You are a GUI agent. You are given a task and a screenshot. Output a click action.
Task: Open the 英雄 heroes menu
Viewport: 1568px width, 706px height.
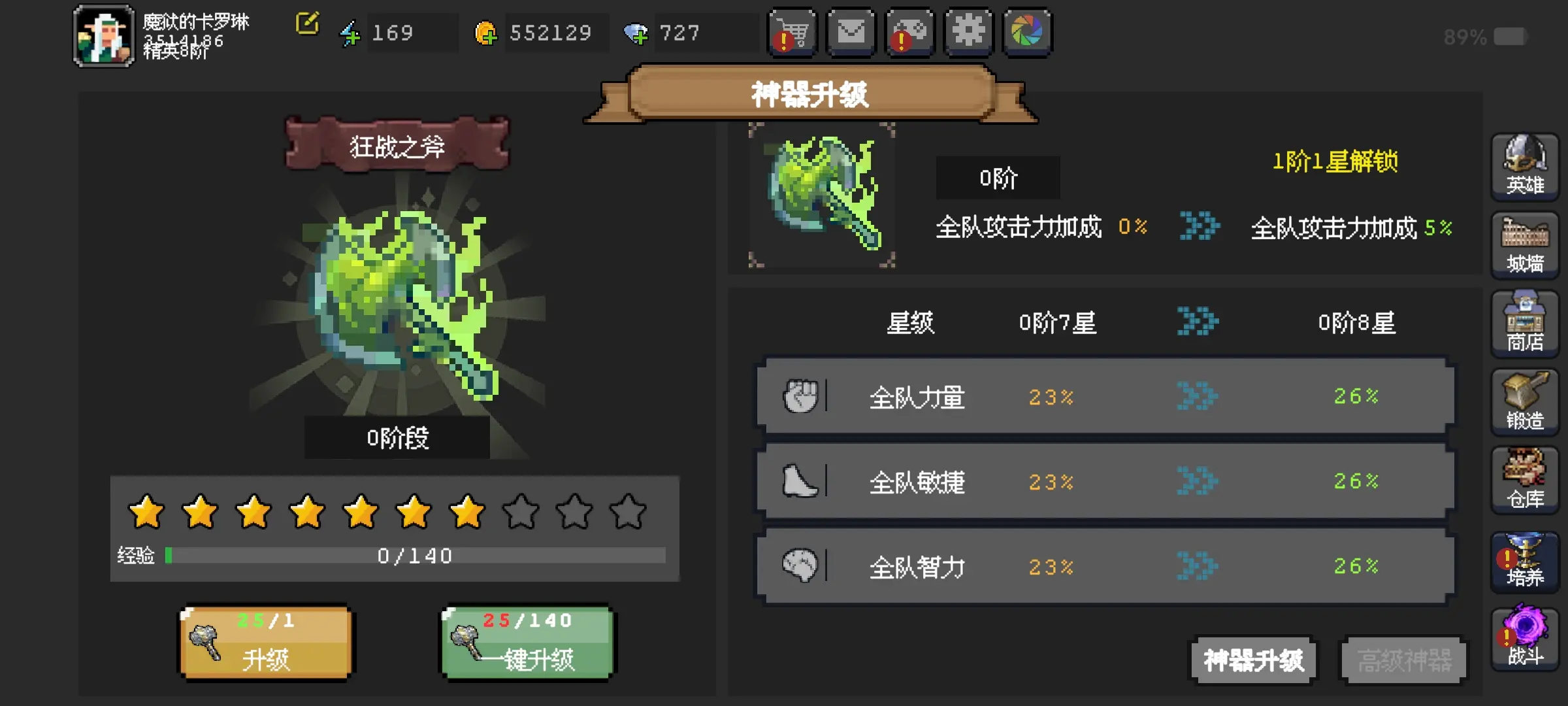(1525, 166)
